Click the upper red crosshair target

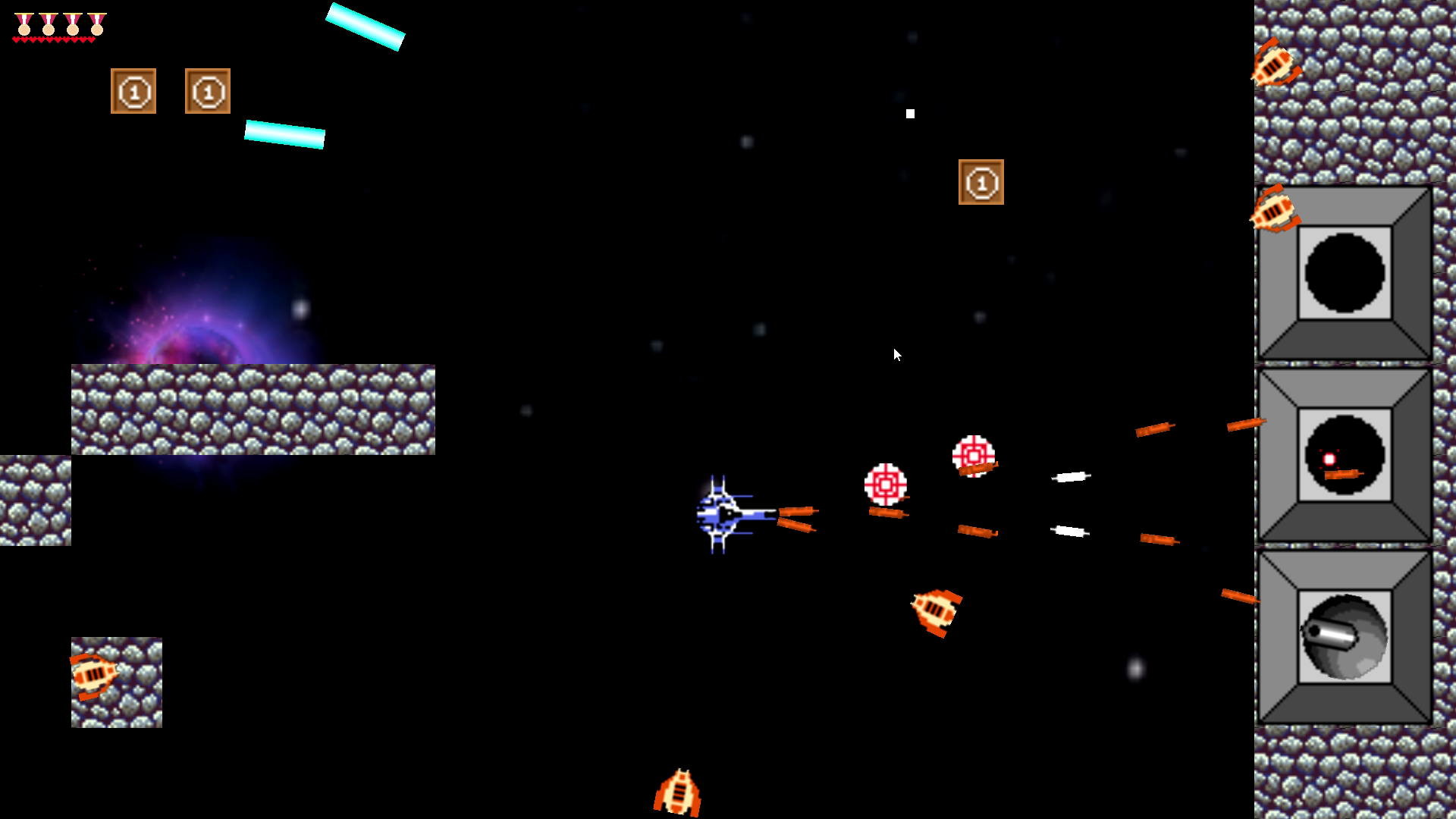pos(973,455)
